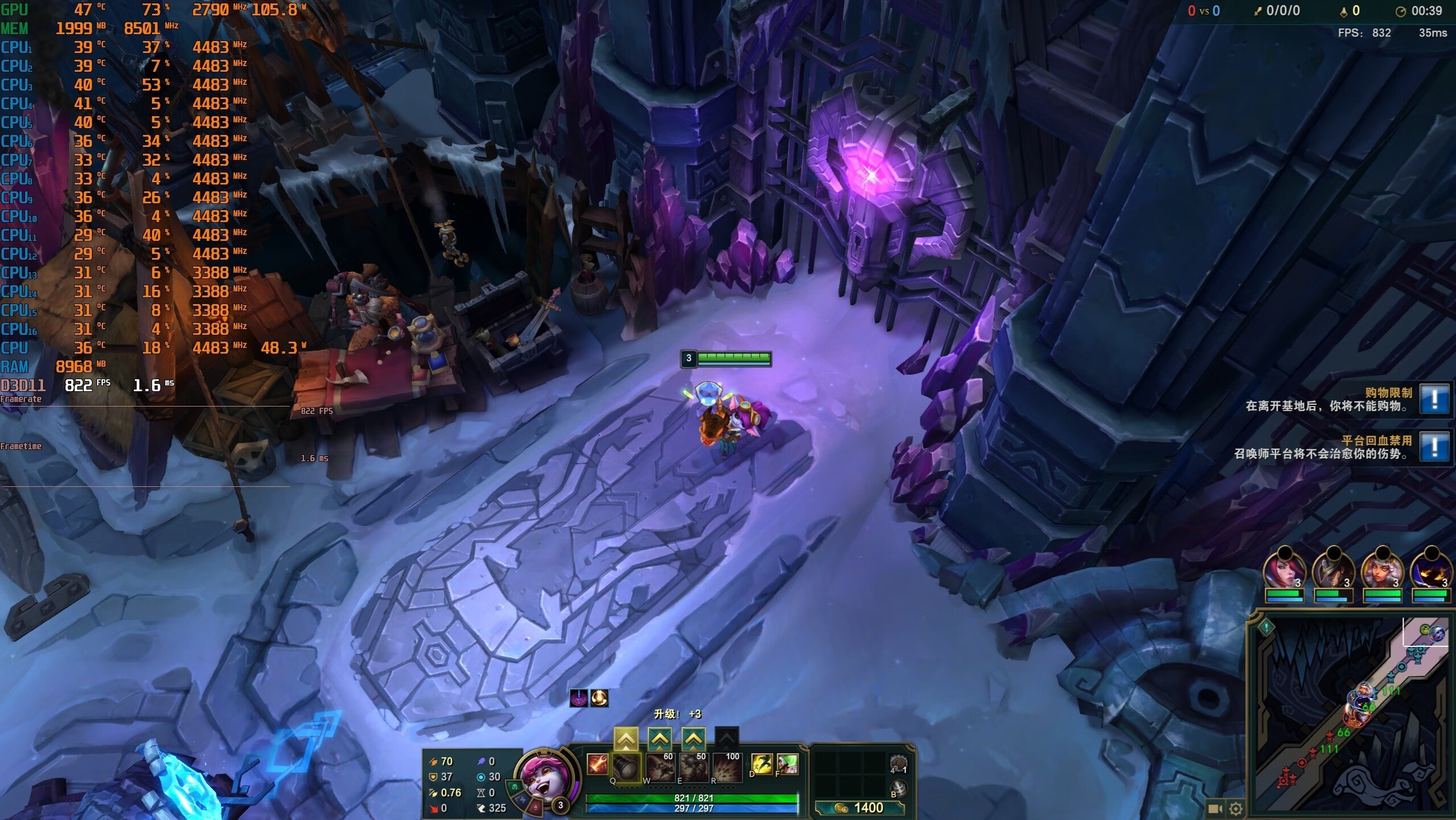The height and width of the screenshot is (820, 1456).
Task: Toggle the camera lock button
Action: 1215,808
